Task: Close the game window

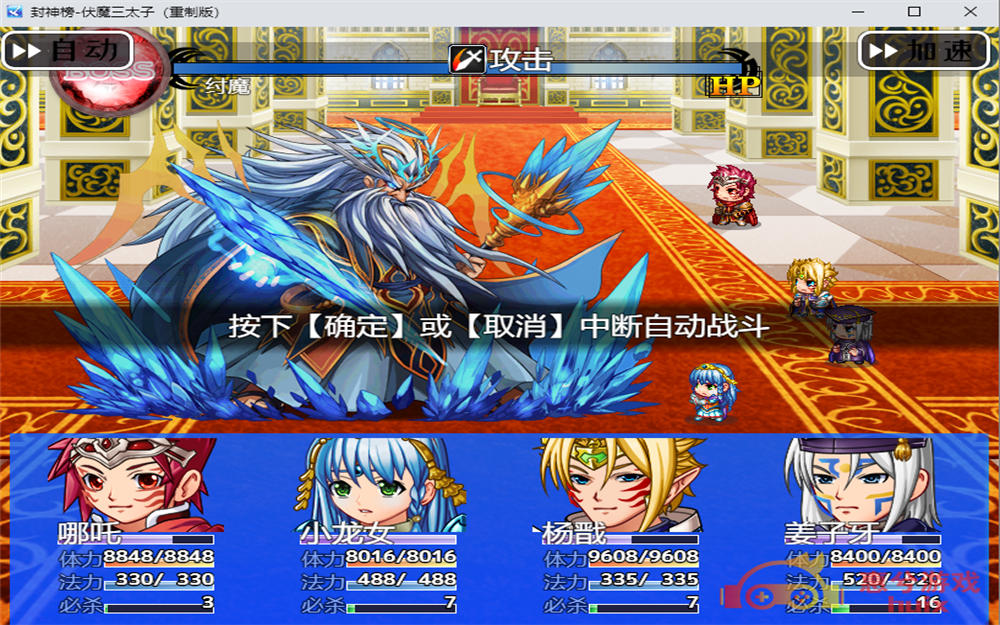Action: [968, 12]
